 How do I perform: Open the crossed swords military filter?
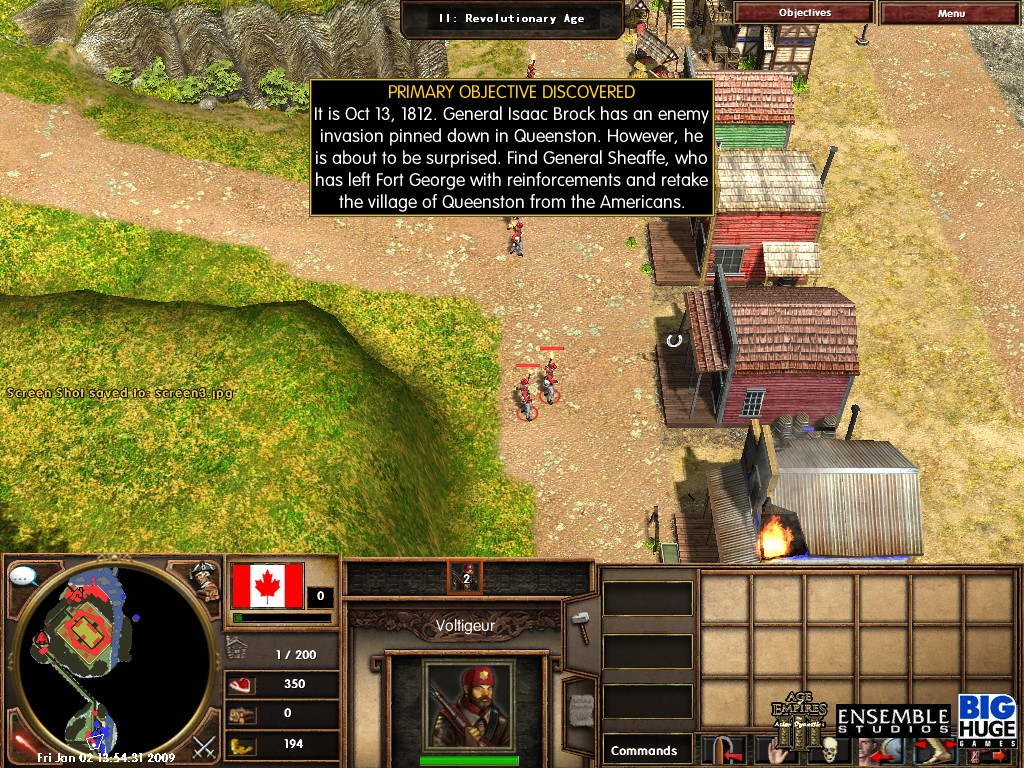(x=204, y=746)
